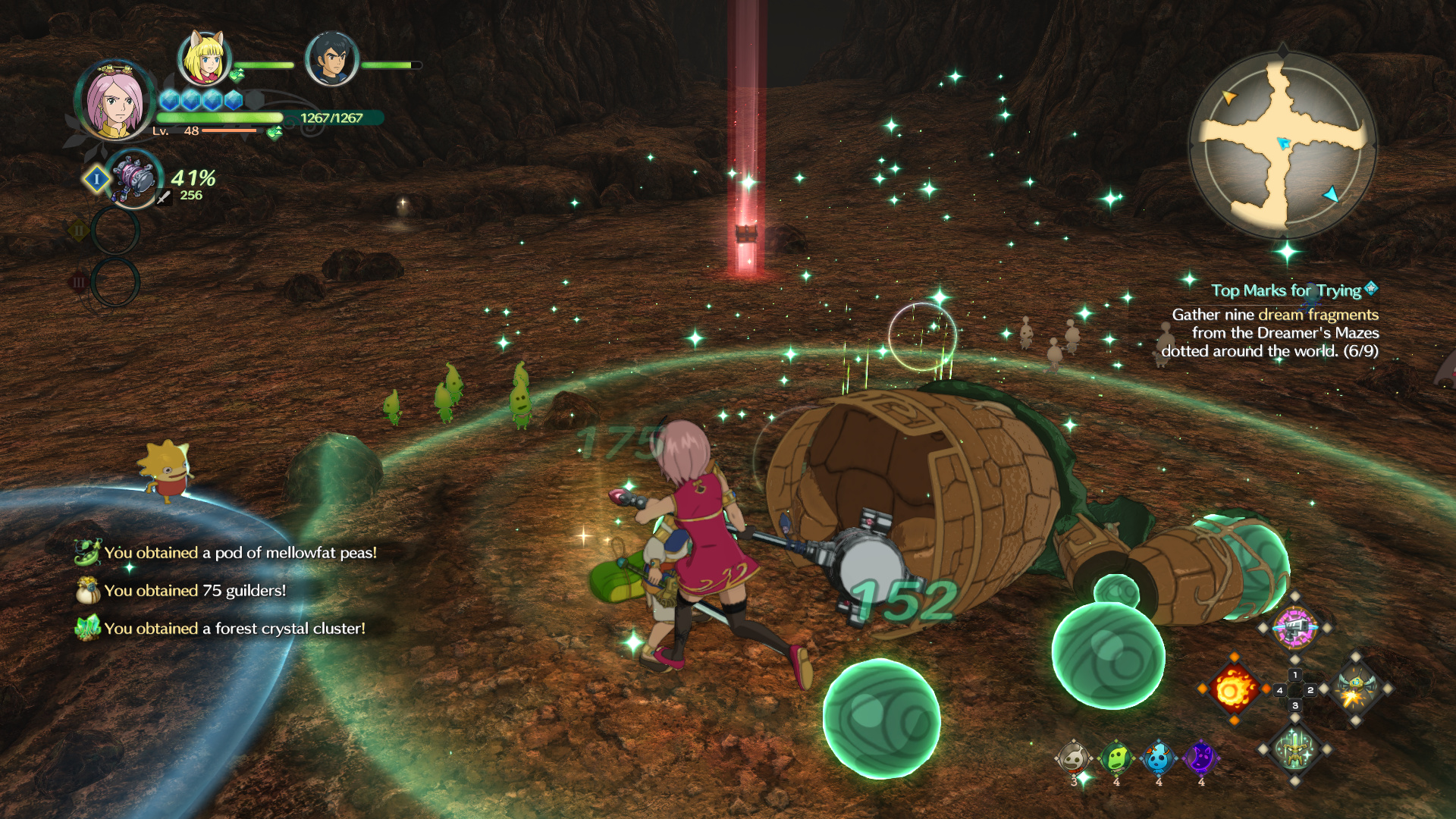Switch to the dark-haired party member portrait
Image resolution: width=1456 pixels, height=819 pixels.
click(331, 59)
